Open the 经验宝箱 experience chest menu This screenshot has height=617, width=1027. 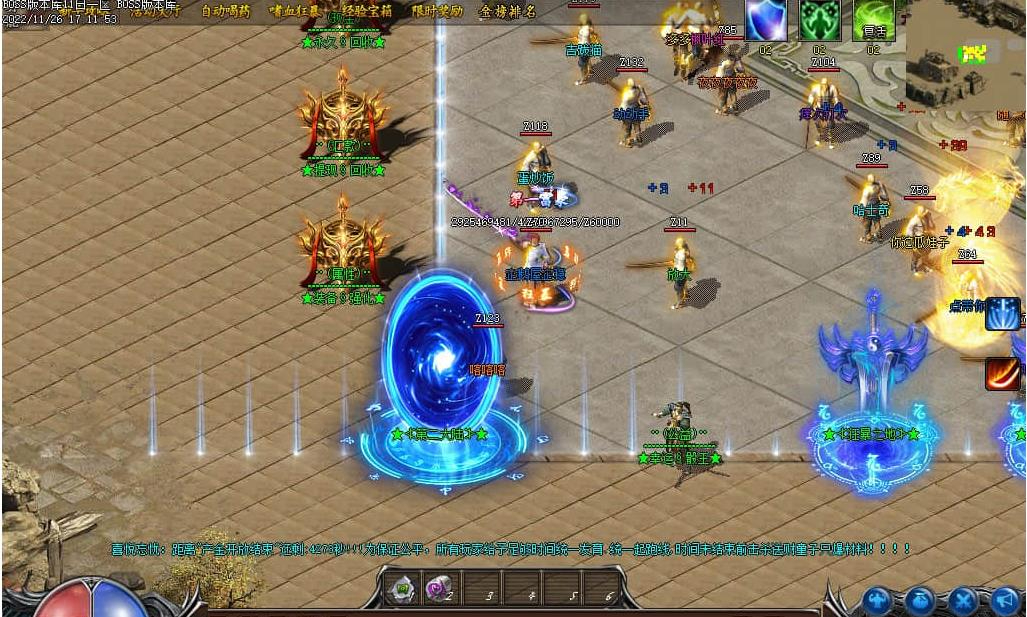(367, 11)
